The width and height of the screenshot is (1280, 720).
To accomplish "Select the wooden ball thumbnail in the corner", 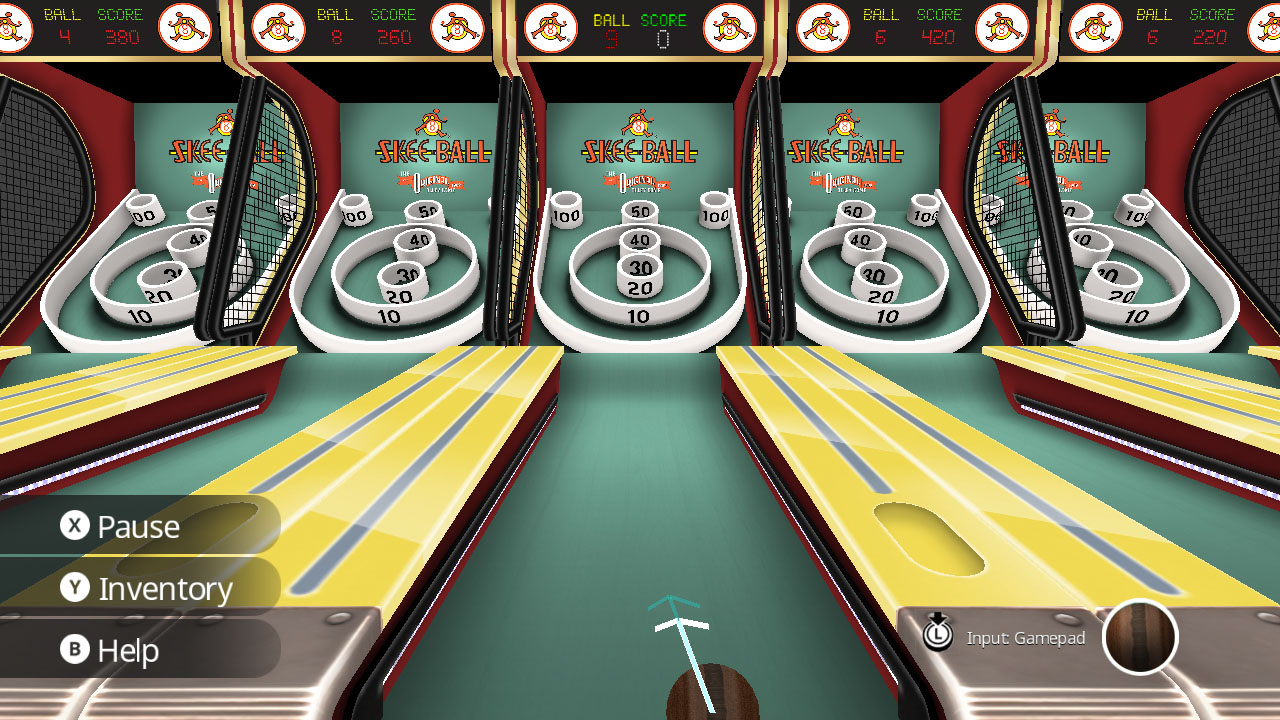I will click(x=1140, y=637).
